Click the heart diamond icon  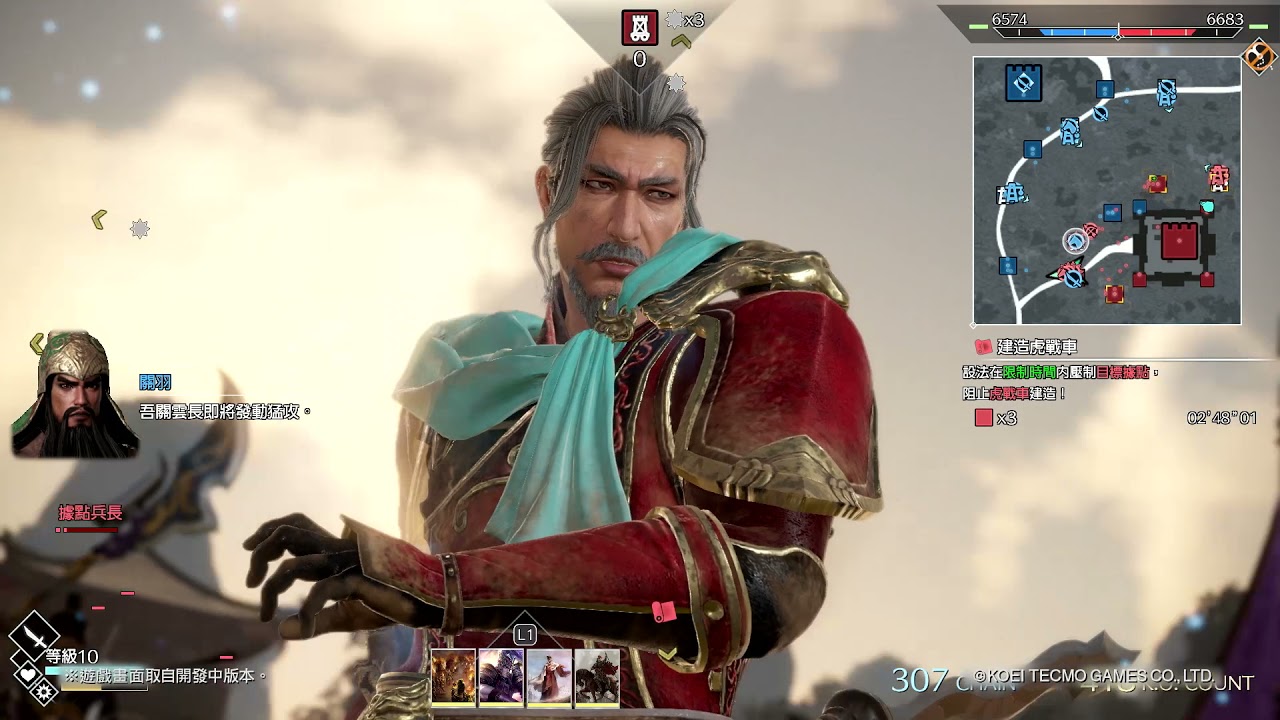[27, 674]
